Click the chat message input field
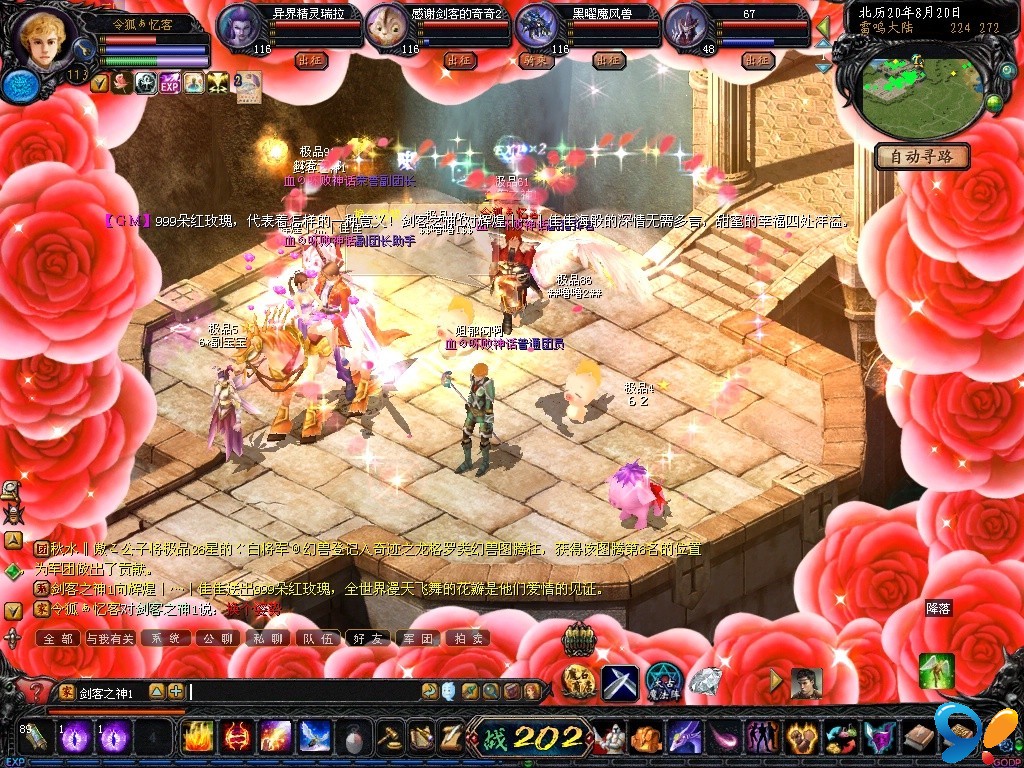The image size is (1024, 768). point(300,691)
